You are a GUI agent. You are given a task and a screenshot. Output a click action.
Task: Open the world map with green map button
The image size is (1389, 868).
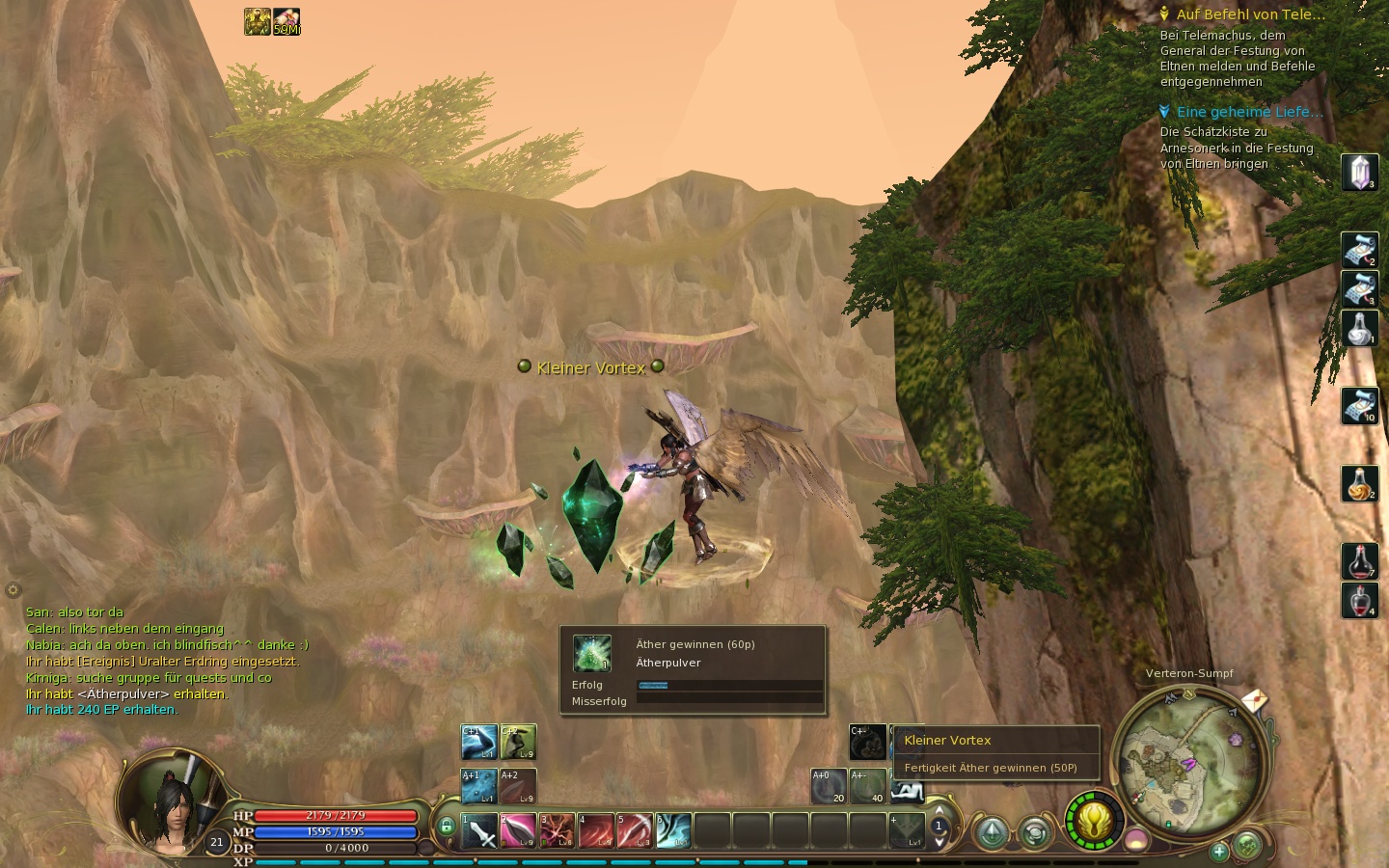[x=1247, y=845]
